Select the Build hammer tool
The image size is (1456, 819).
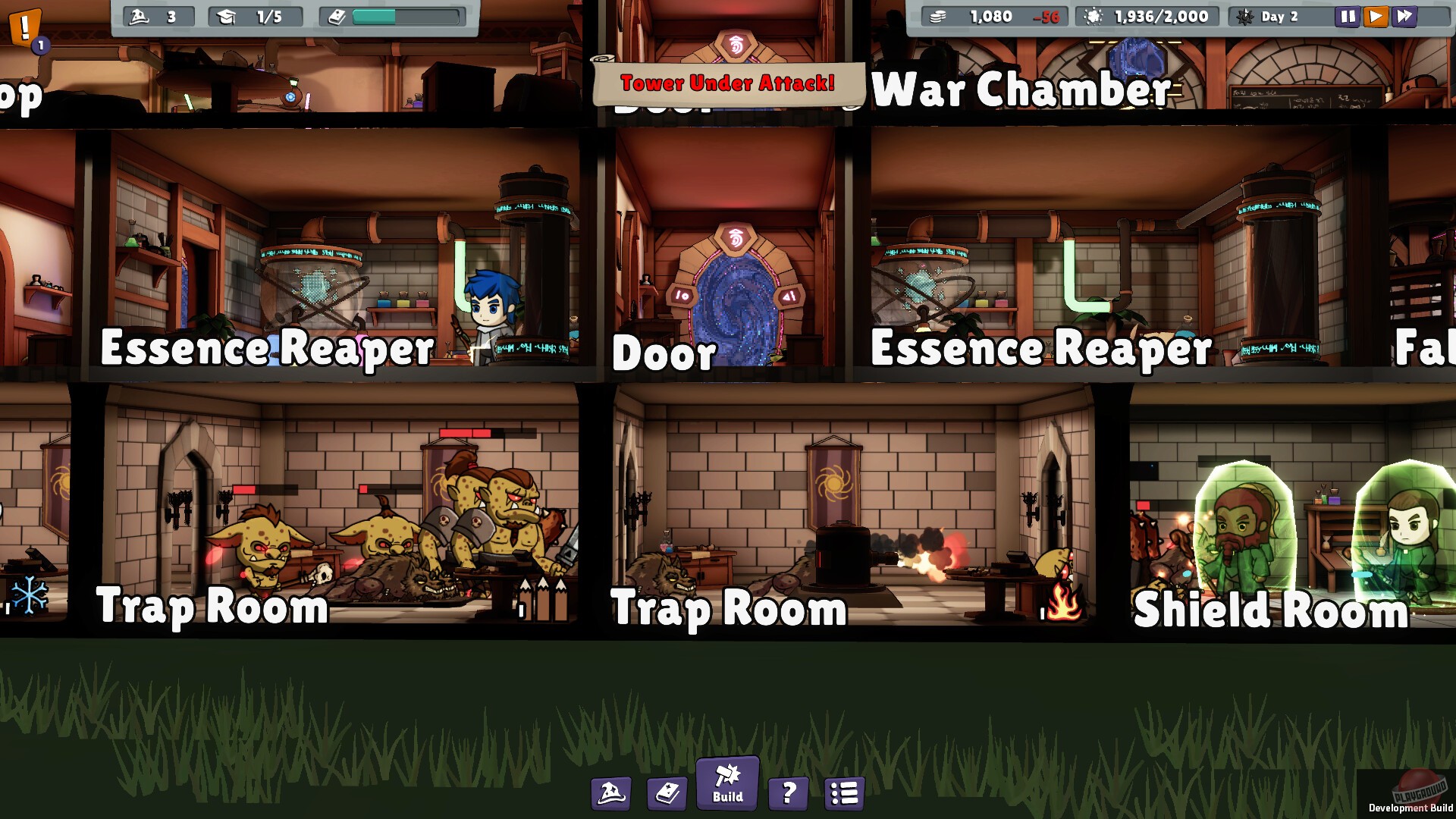[726, 786]
